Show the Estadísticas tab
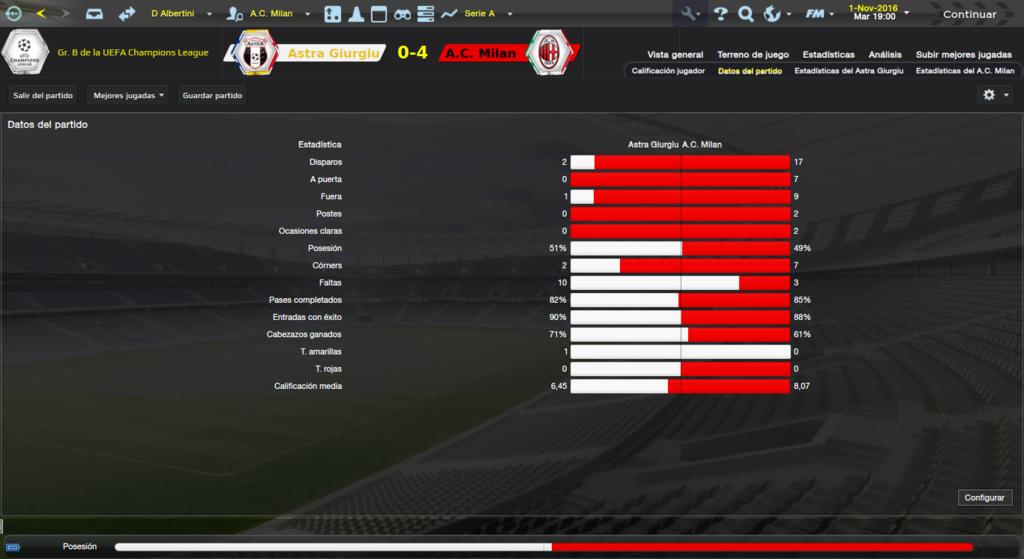 [x=828, y=54]
